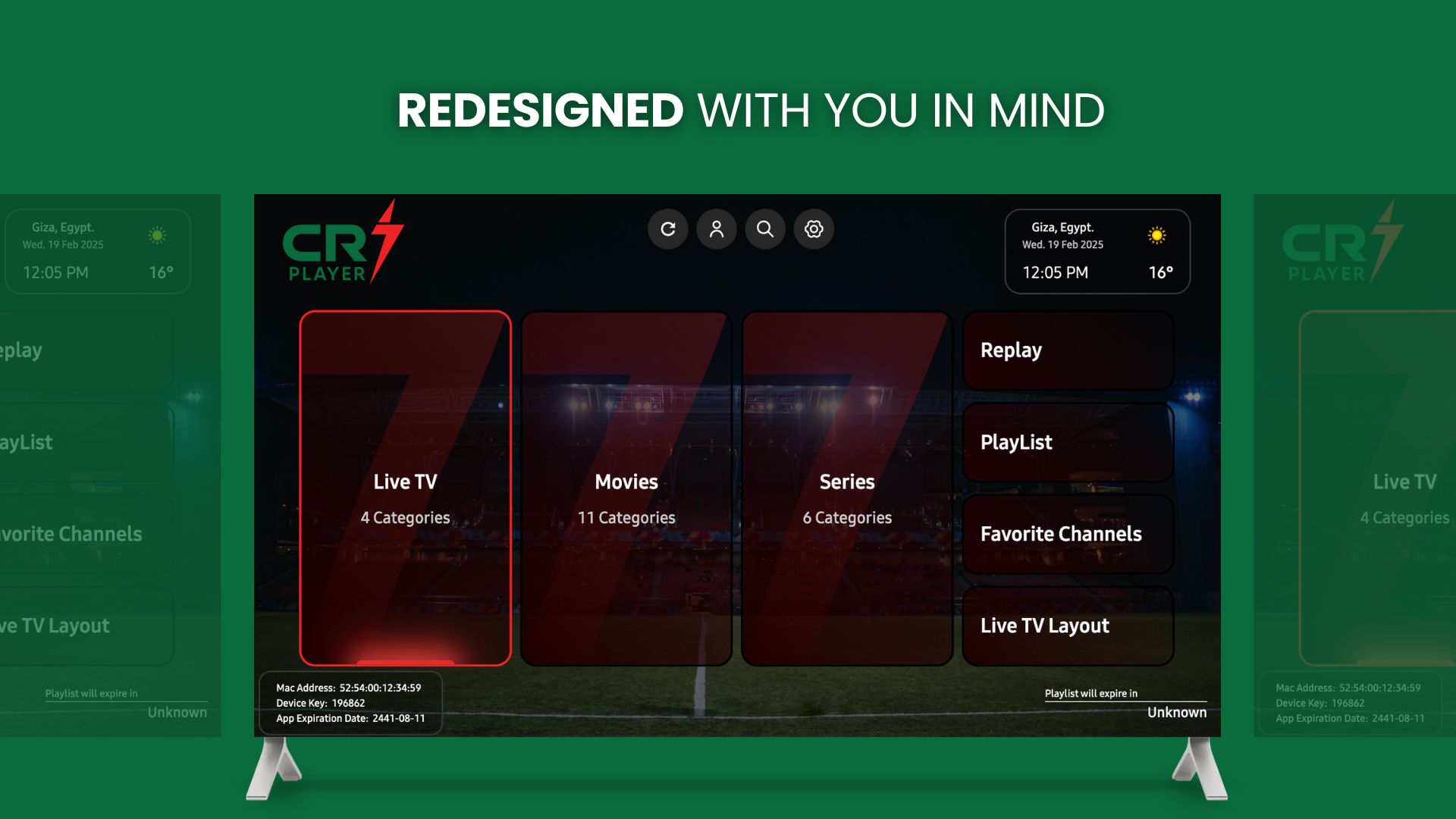
Task: Open Favorite Channels
Action: coord(1068,534)
